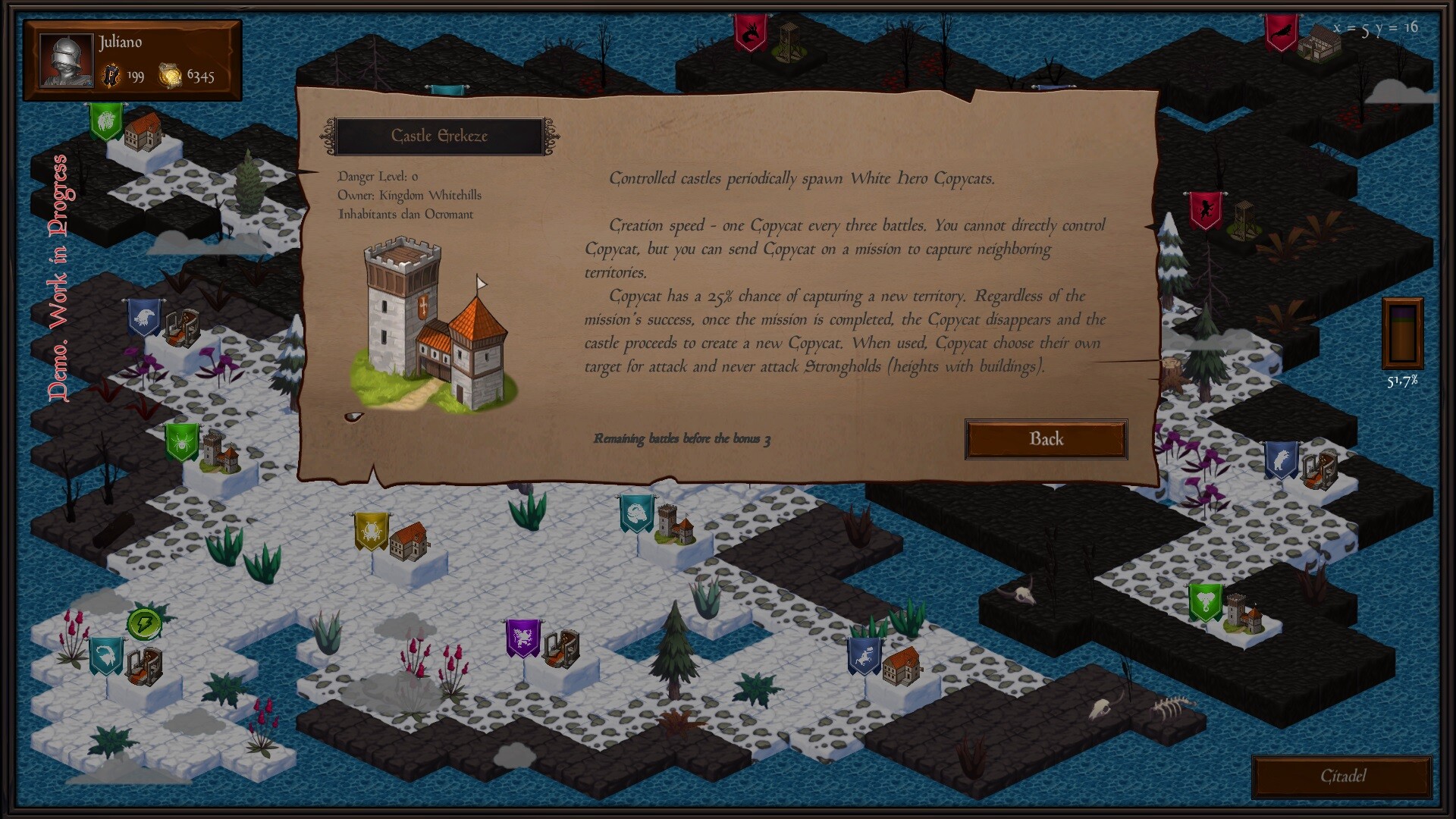Click the Castle Erekeze title plaque
This screenshot has height=819, width=1456.
pos(441,136)
